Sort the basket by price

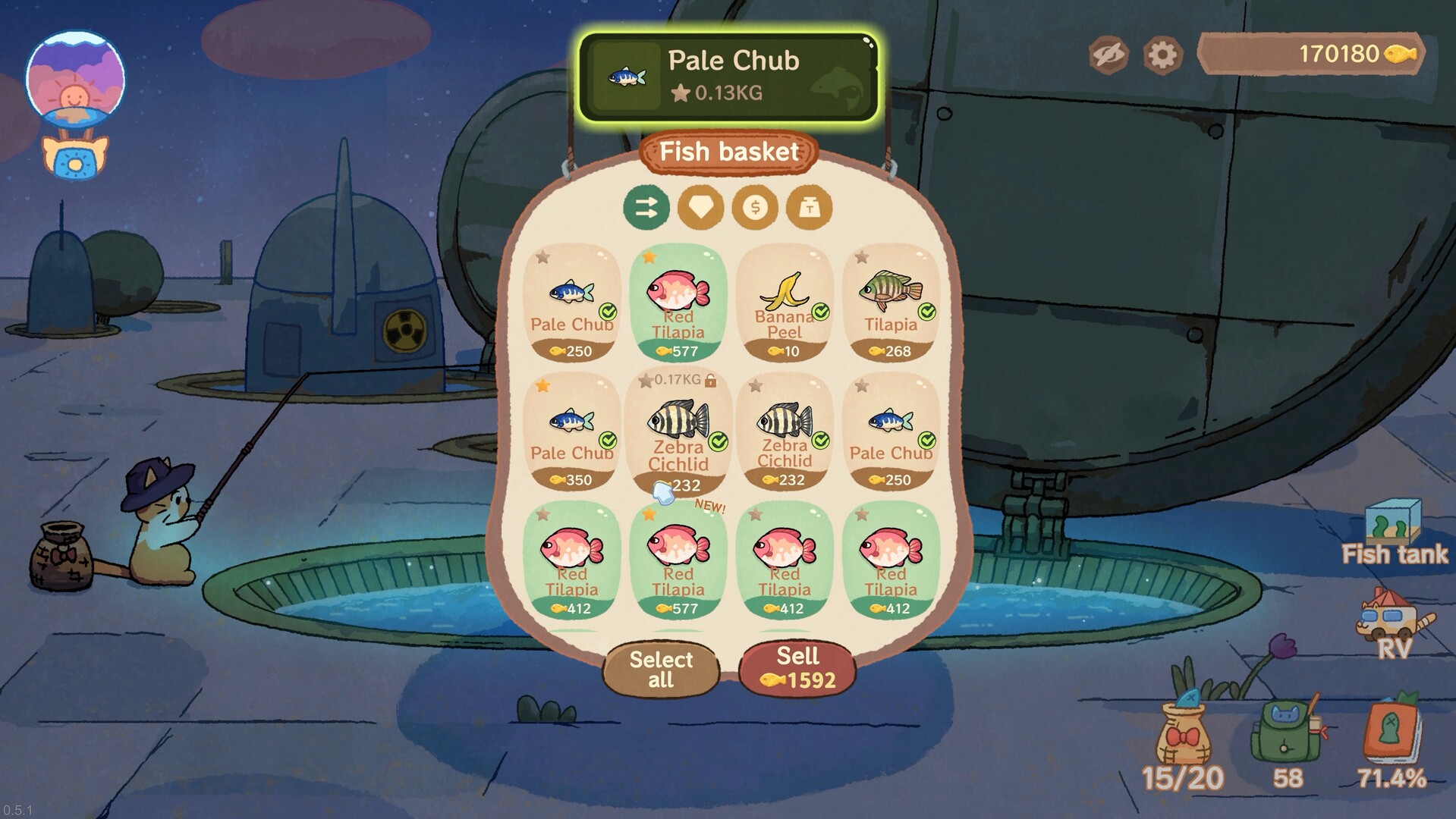(x=755, y=207)
